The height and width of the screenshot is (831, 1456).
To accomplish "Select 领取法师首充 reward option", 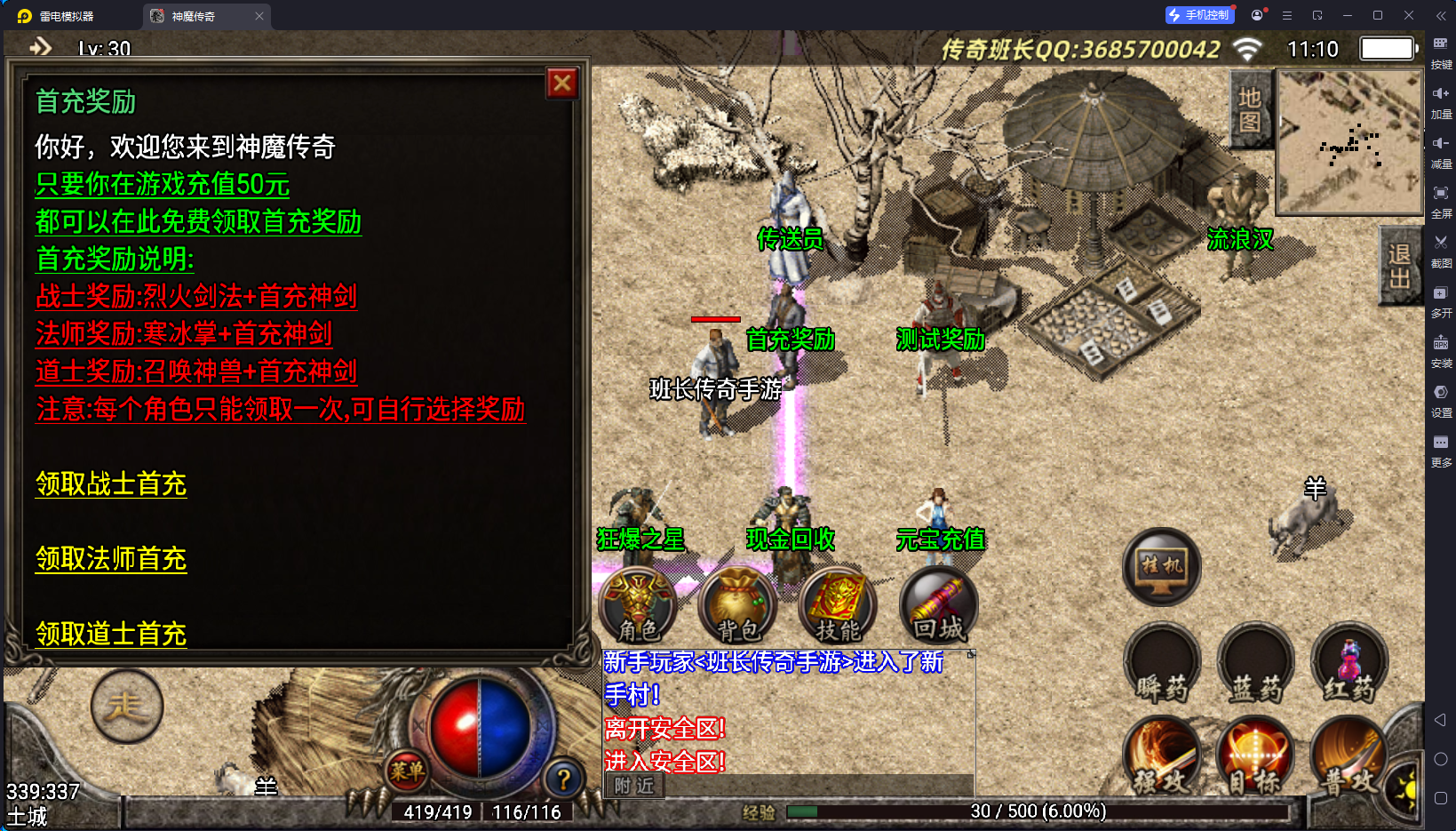I will [x=111, y=559].
